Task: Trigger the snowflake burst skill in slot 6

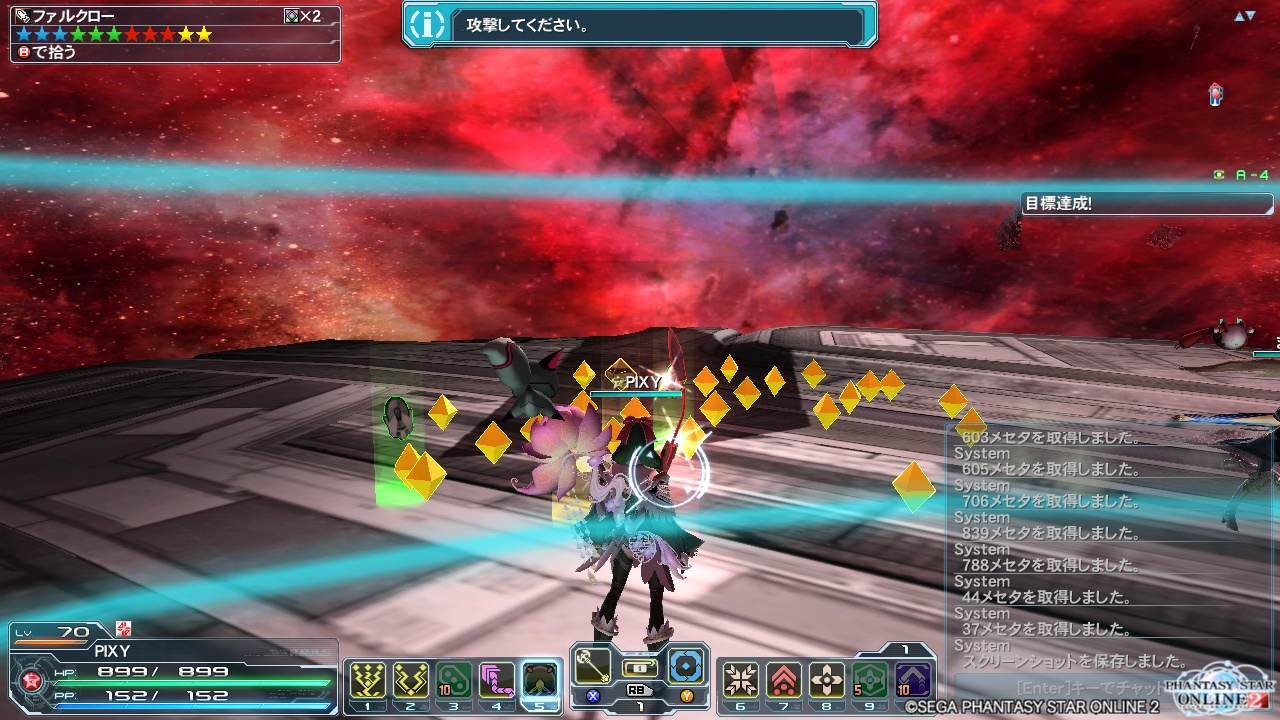Action: 740,681
